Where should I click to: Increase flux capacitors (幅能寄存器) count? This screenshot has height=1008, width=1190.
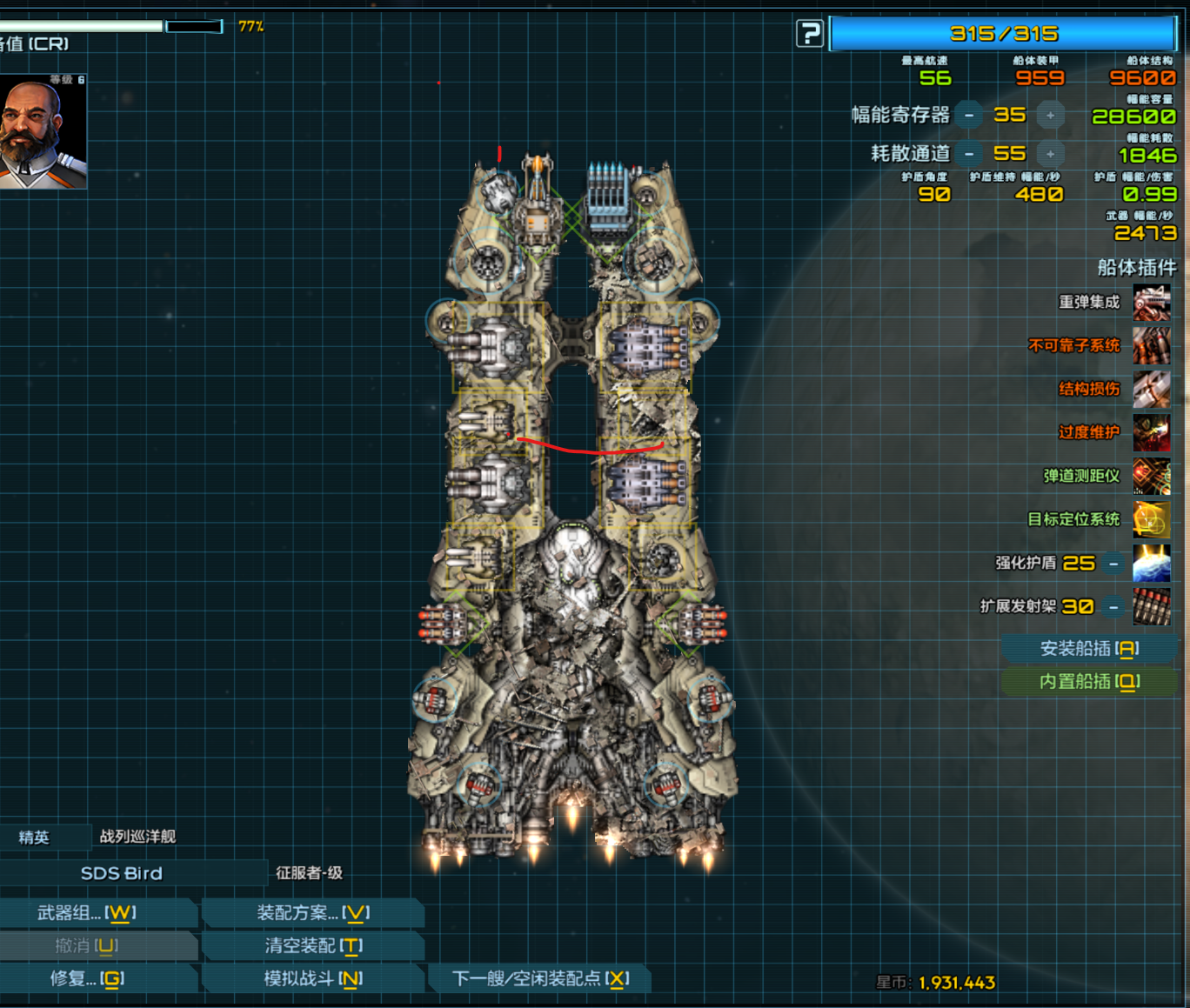click(1050, 115)
